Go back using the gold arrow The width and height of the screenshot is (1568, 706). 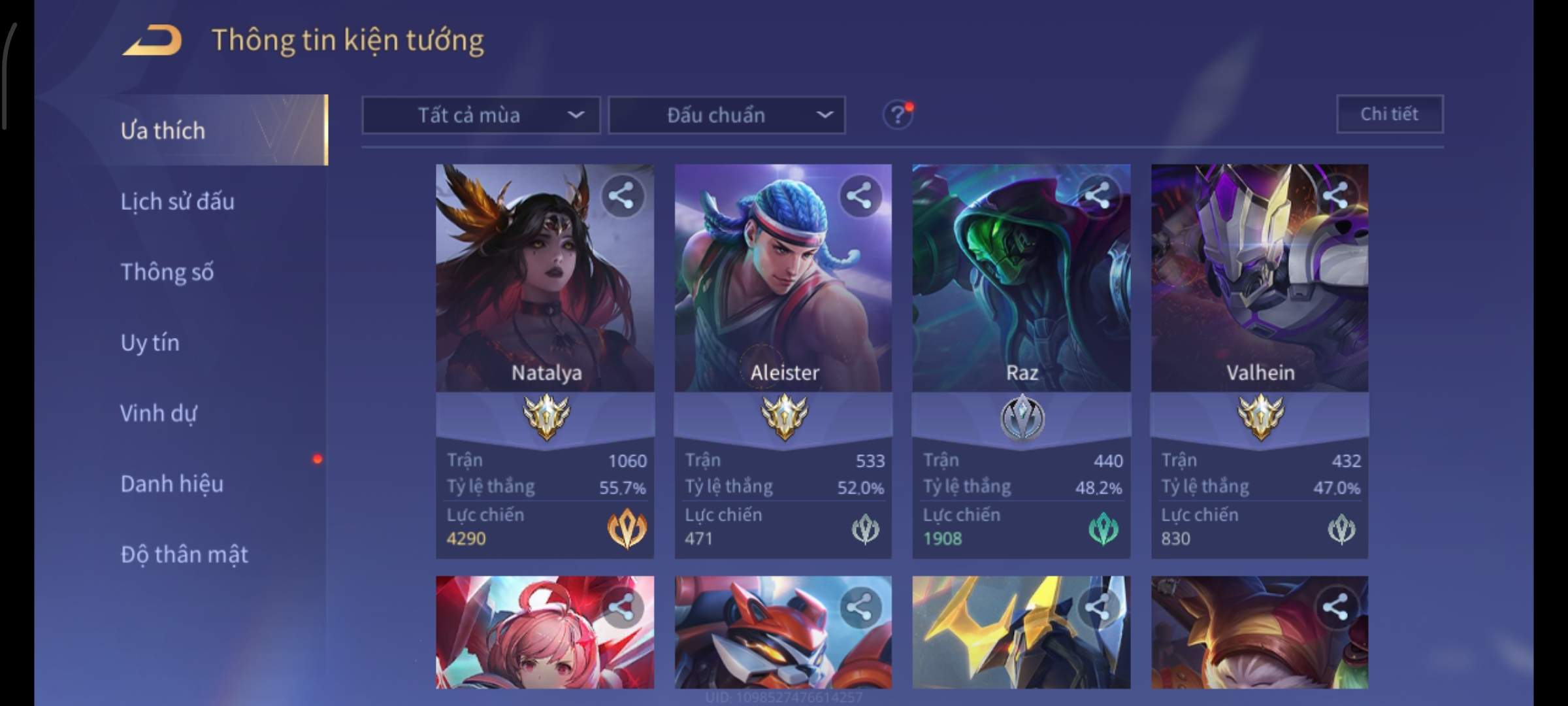point(152,41)
